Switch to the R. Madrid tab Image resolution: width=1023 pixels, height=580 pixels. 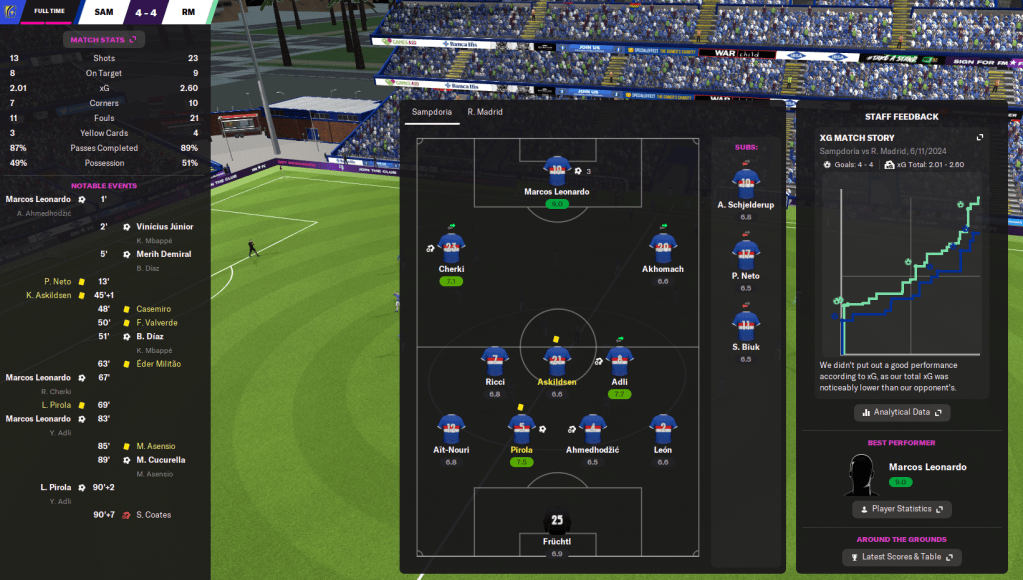[485, 112]
